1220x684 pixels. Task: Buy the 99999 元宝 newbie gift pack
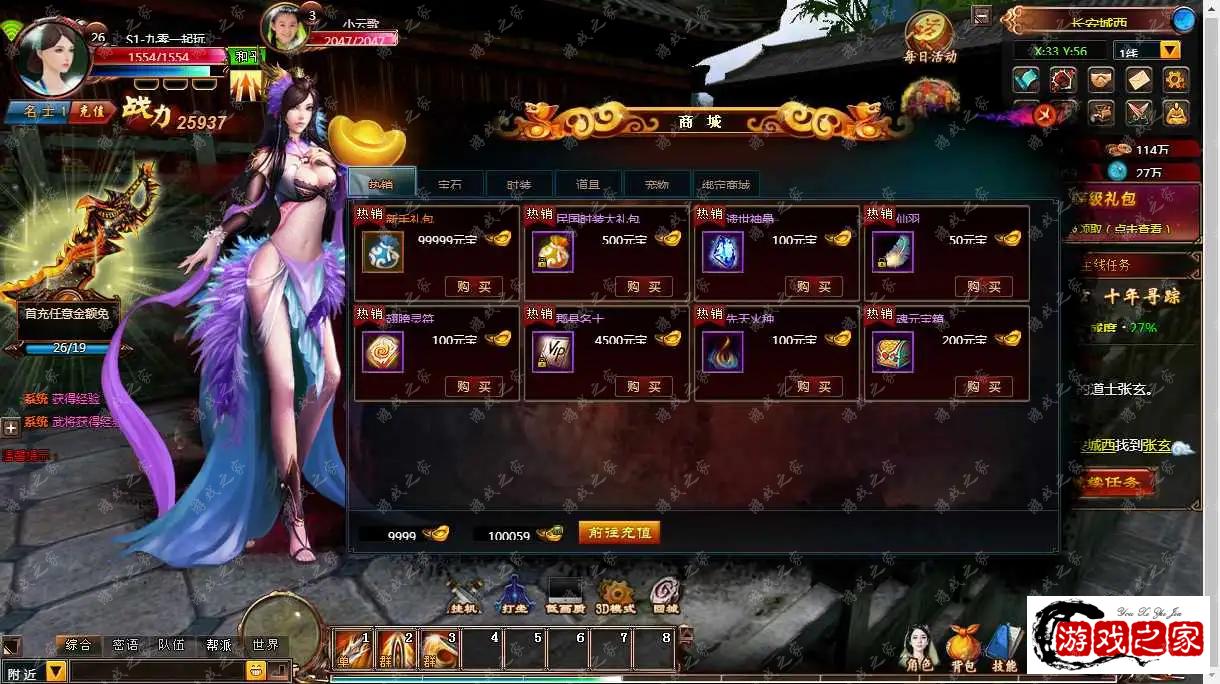point(474,287)
